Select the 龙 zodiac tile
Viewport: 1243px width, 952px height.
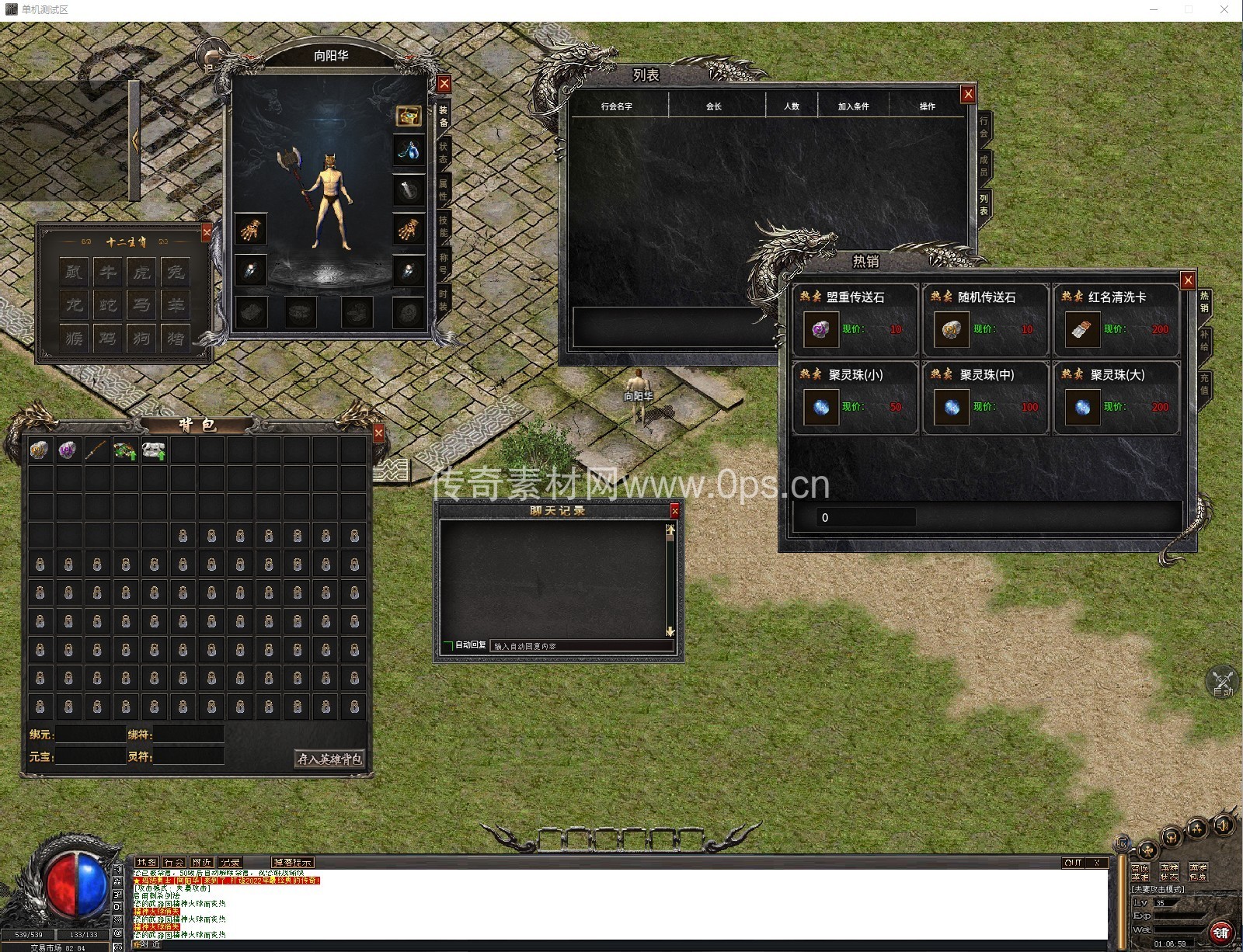pyautogui.click(x=74, y=304)
